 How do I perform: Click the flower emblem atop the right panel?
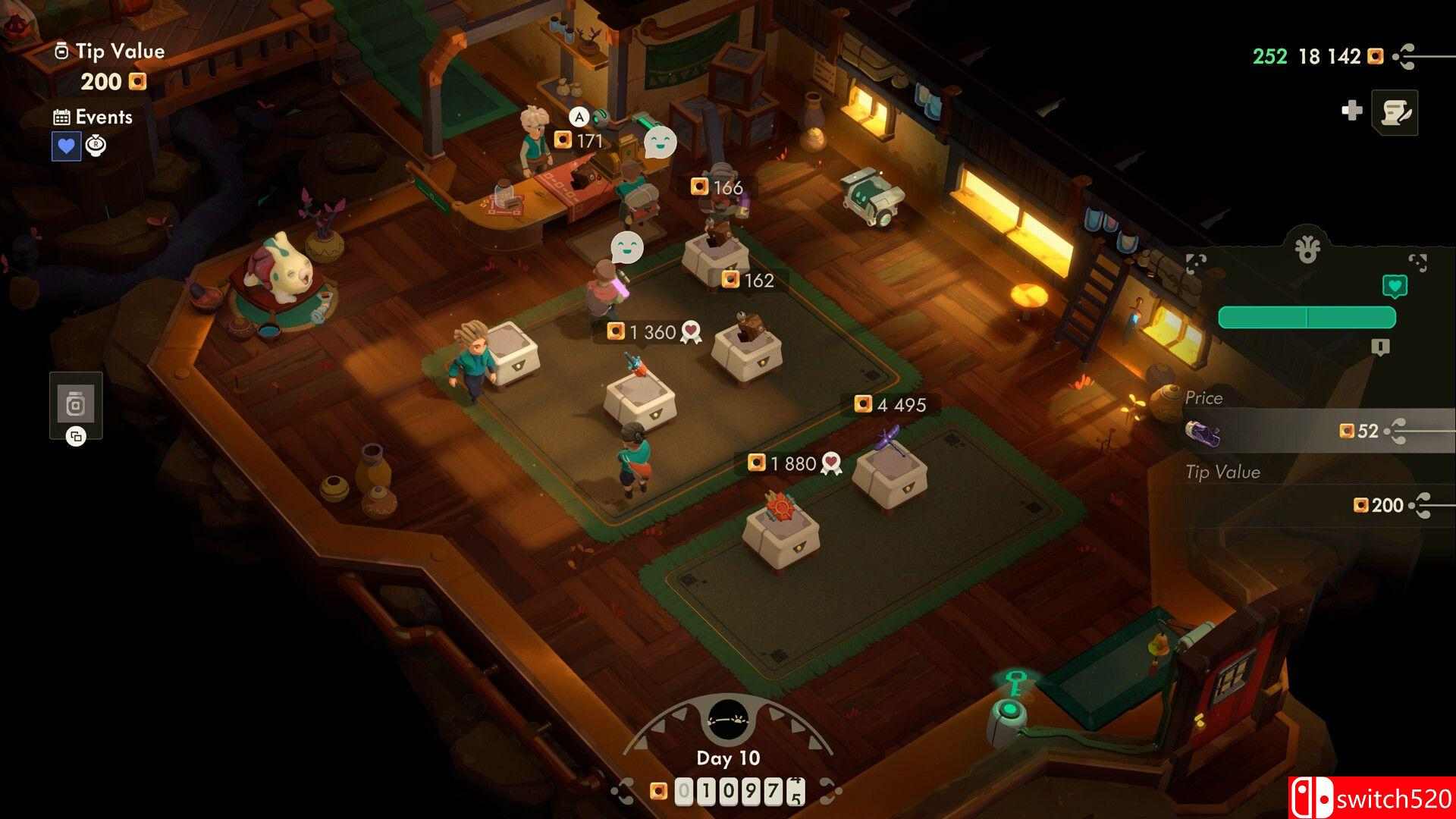tap(1307, 247)
